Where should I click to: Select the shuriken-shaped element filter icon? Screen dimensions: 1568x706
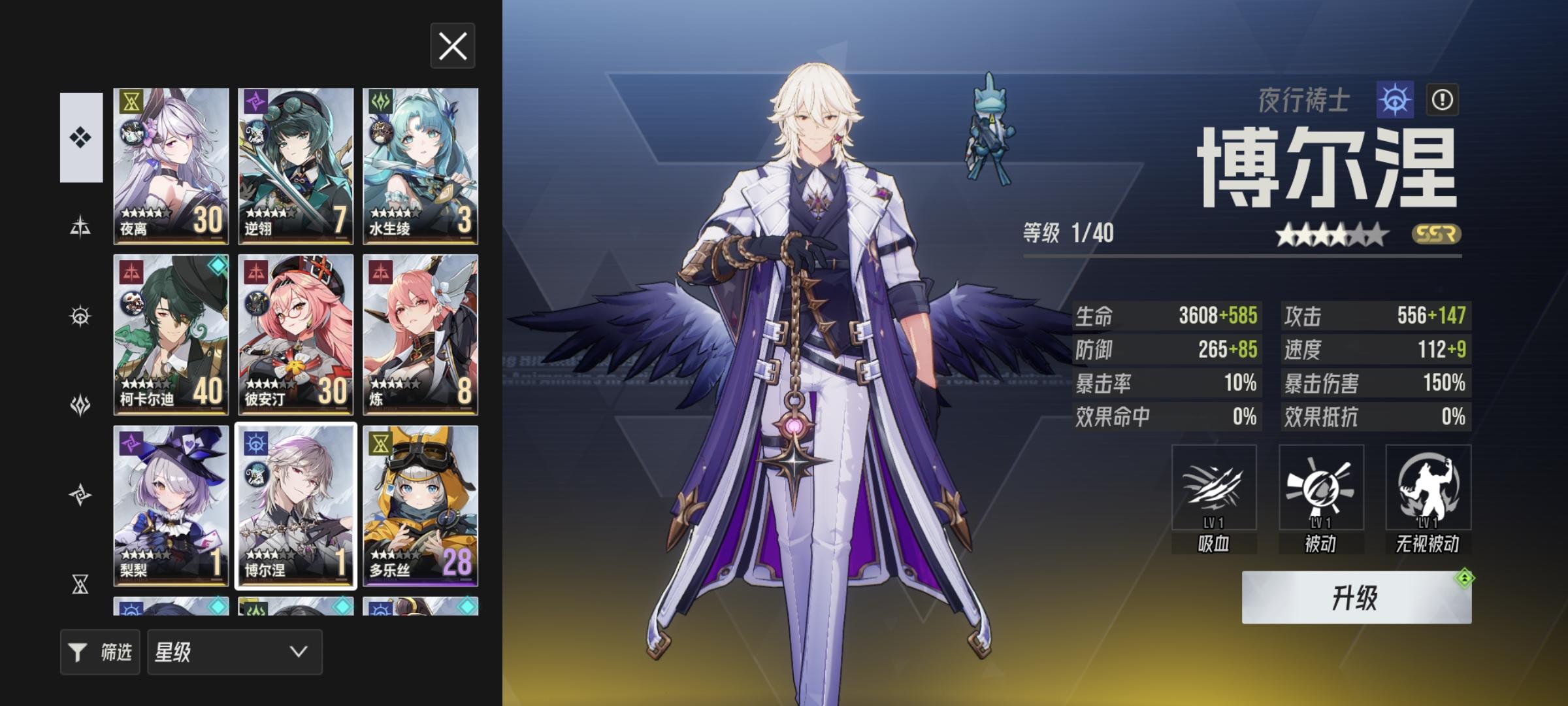[x=80, y=496]
